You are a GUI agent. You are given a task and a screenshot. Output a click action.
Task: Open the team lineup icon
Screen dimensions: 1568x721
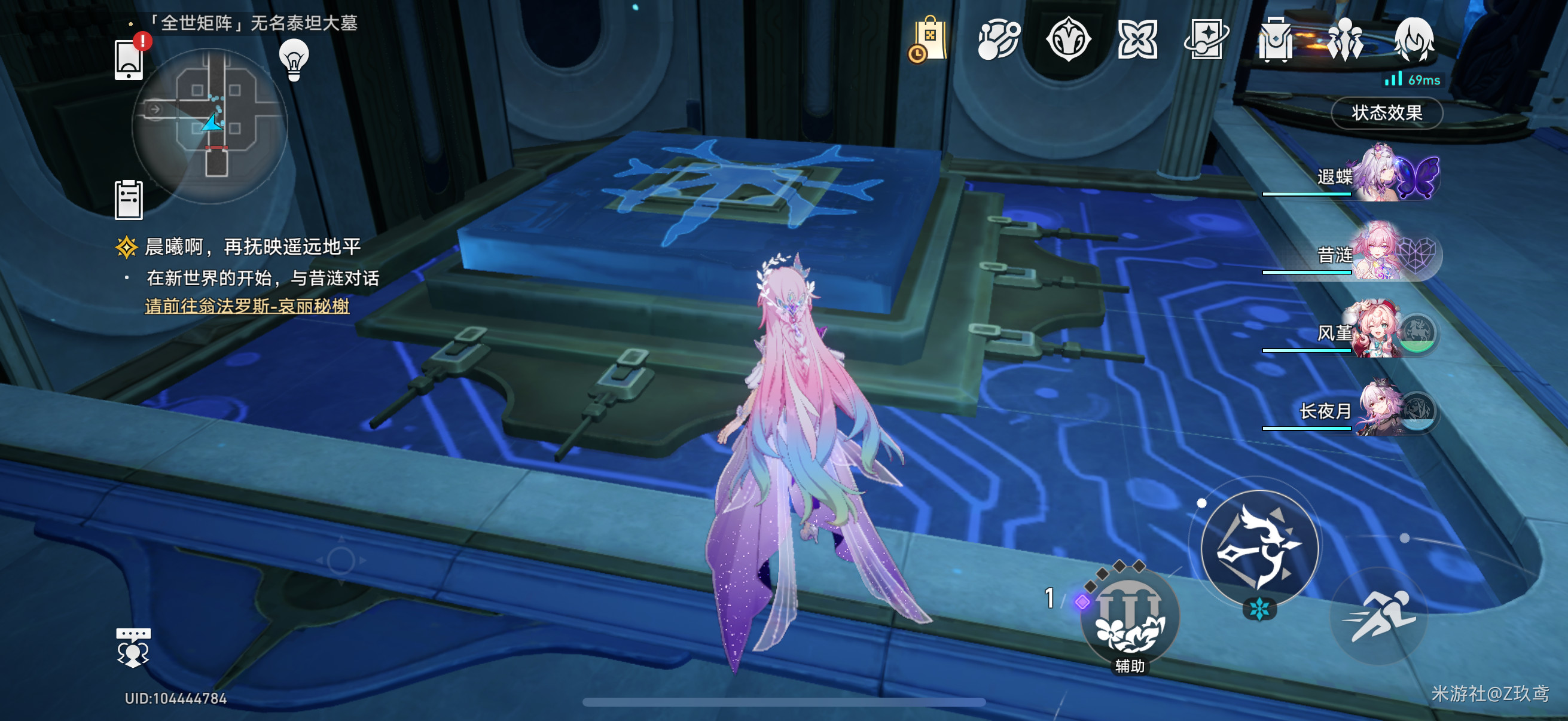pos(1344,40)
